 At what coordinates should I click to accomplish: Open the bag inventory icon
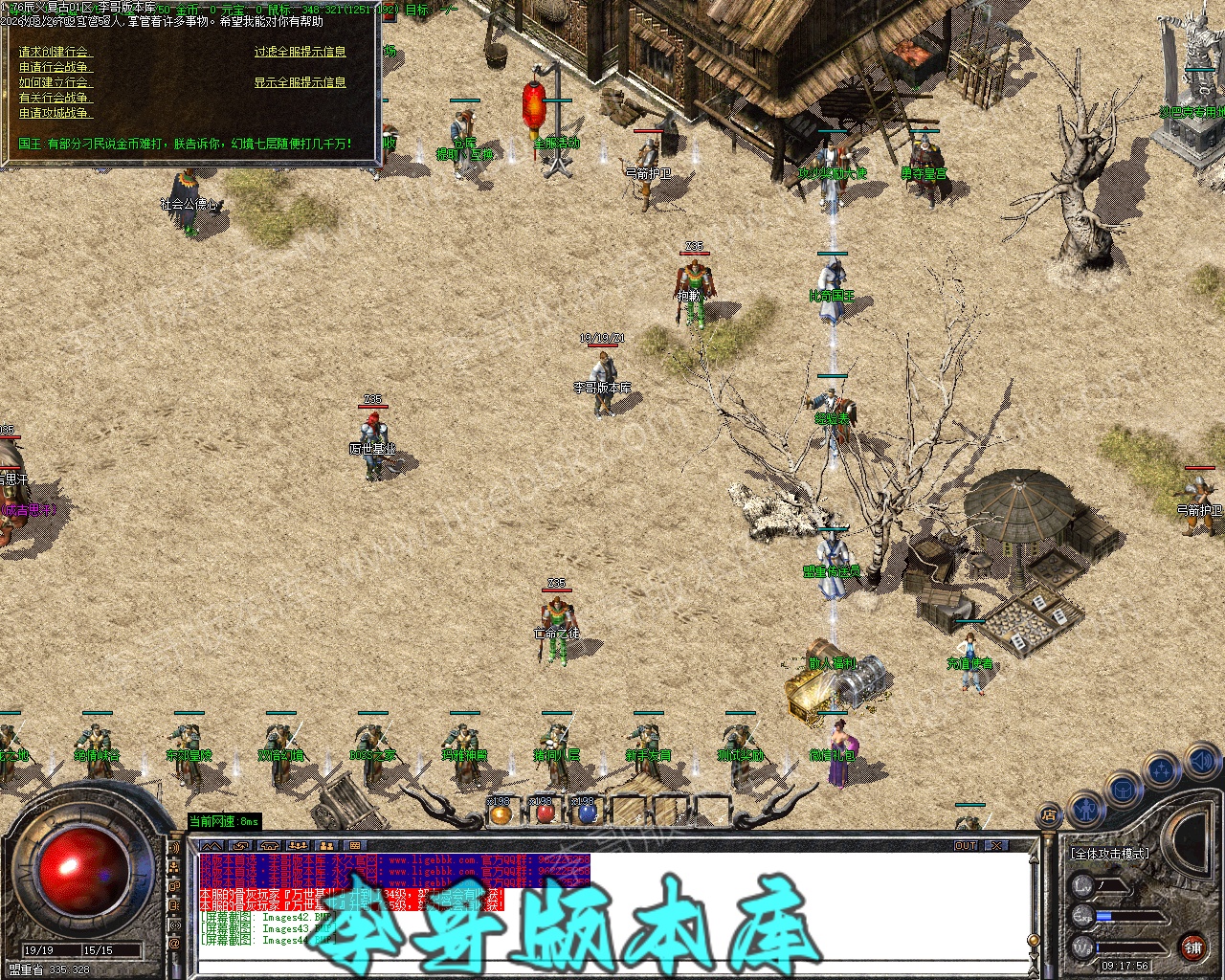(x=1122, y=791)
